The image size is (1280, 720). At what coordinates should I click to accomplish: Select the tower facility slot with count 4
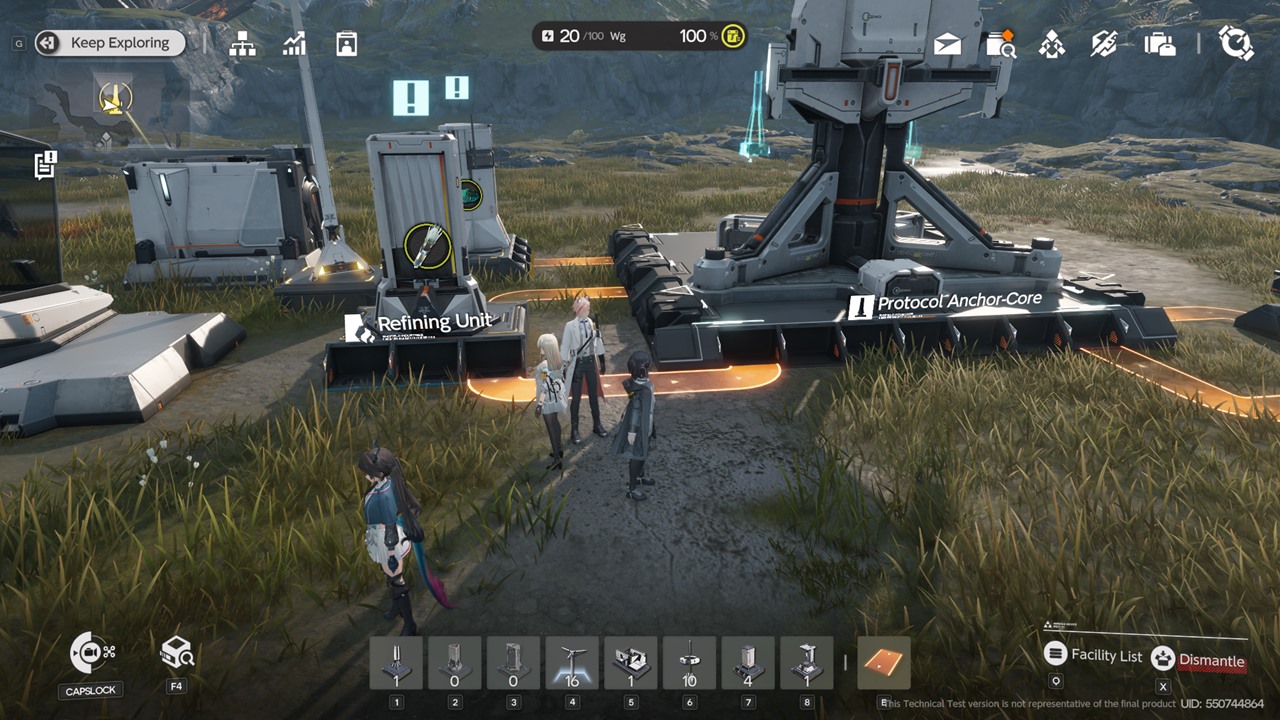coord(747,663)
